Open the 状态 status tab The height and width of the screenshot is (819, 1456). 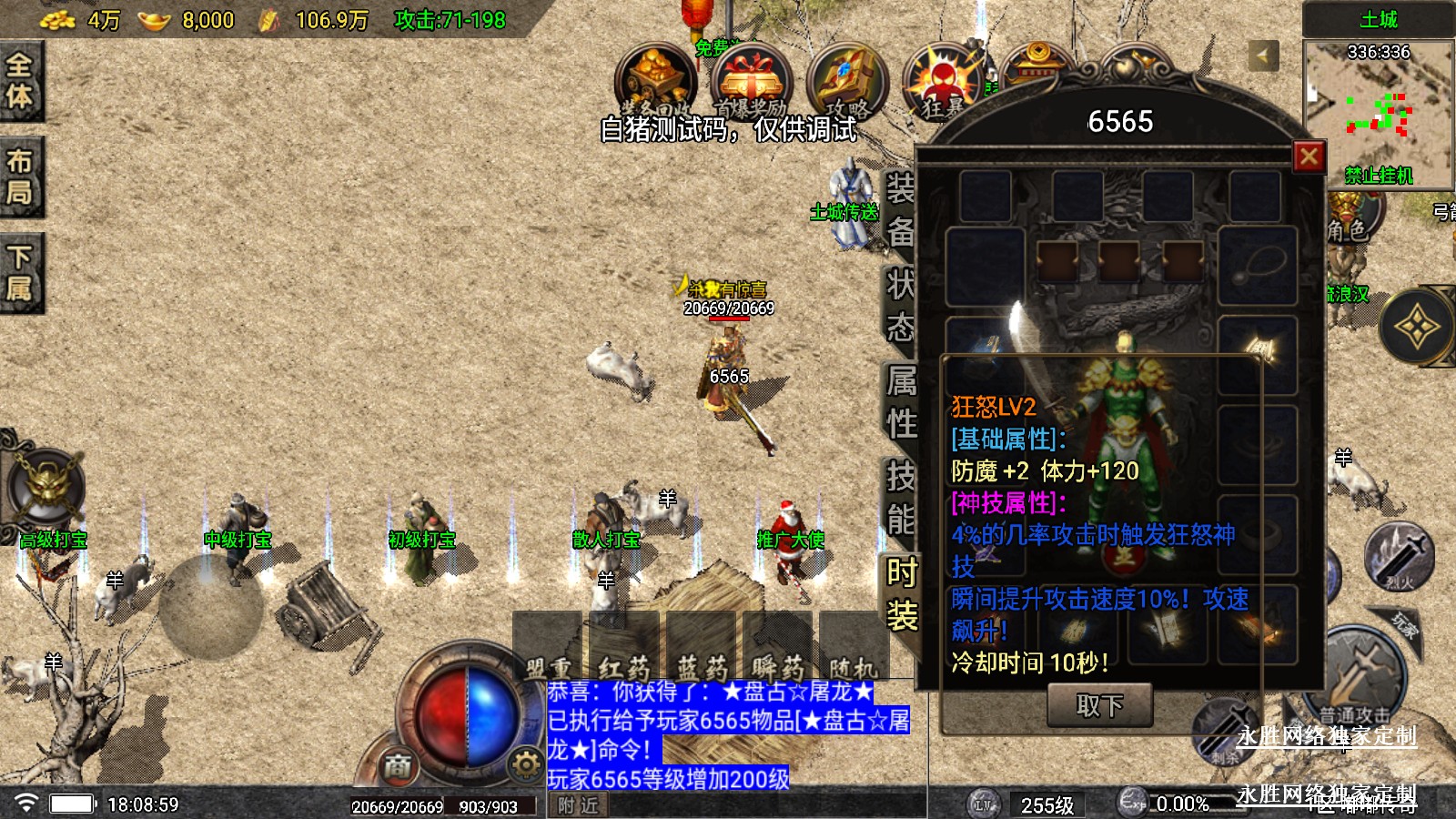tap(900, 307)
